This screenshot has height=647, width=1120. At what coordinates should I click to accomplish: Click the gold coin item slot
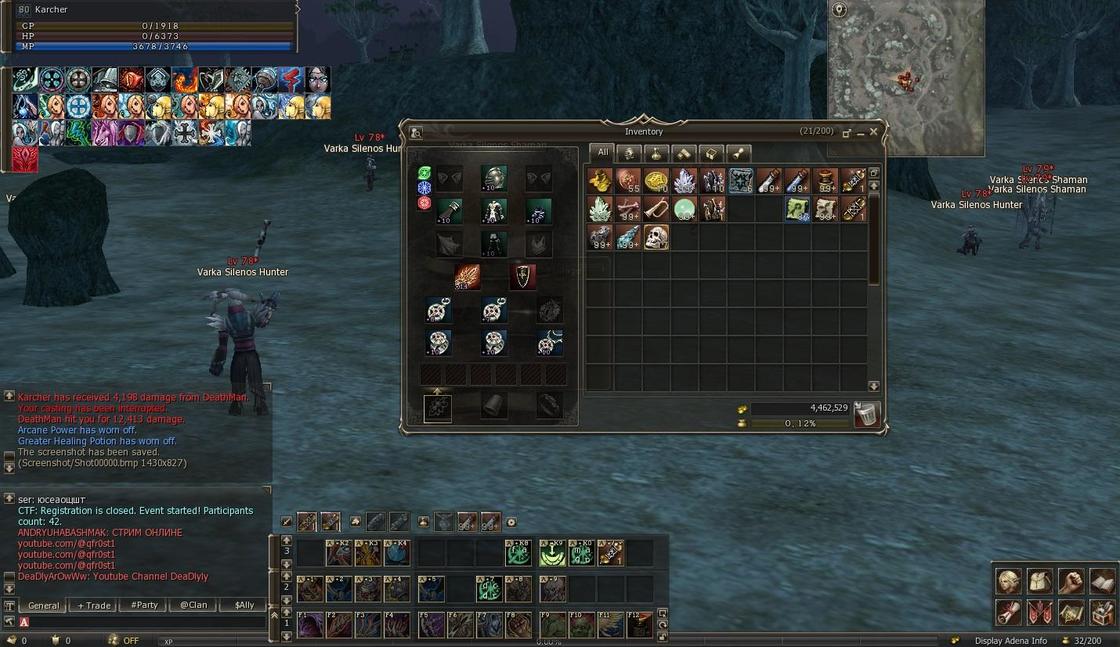(656, 180)
